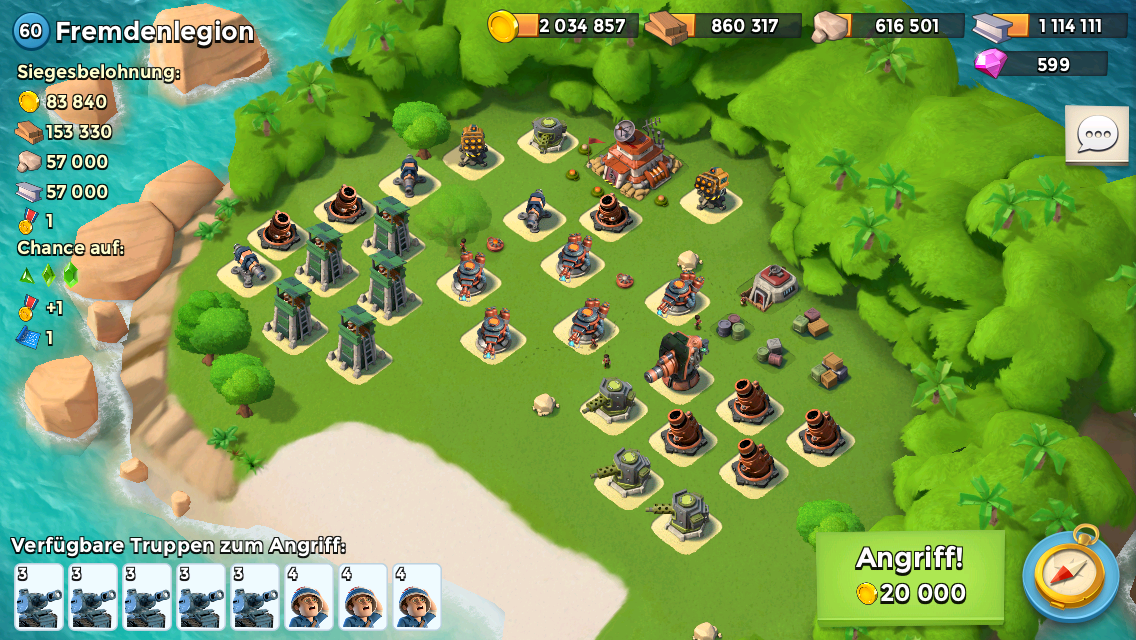
Task: Open the chat speech bubble
Action: 1096,134
